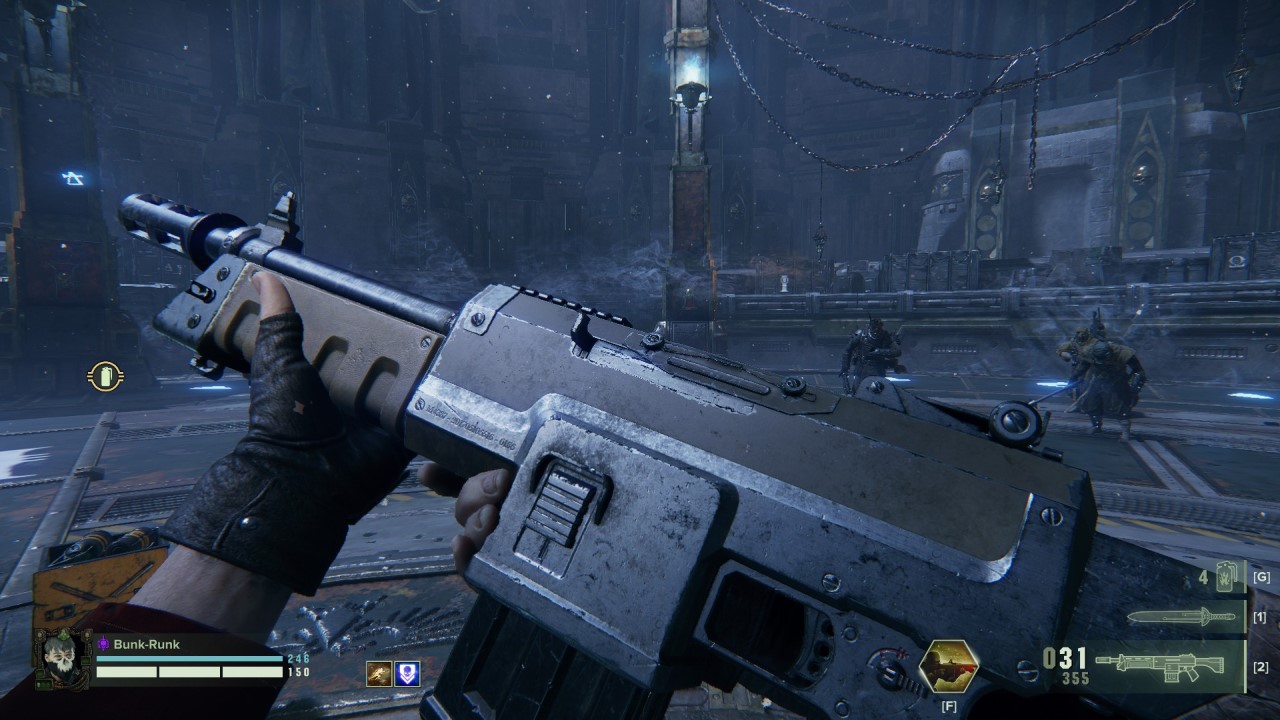Screen dimensions: 1280x720
Task: Select the autogun ranged weapon slot
Action: (1159, 665)
